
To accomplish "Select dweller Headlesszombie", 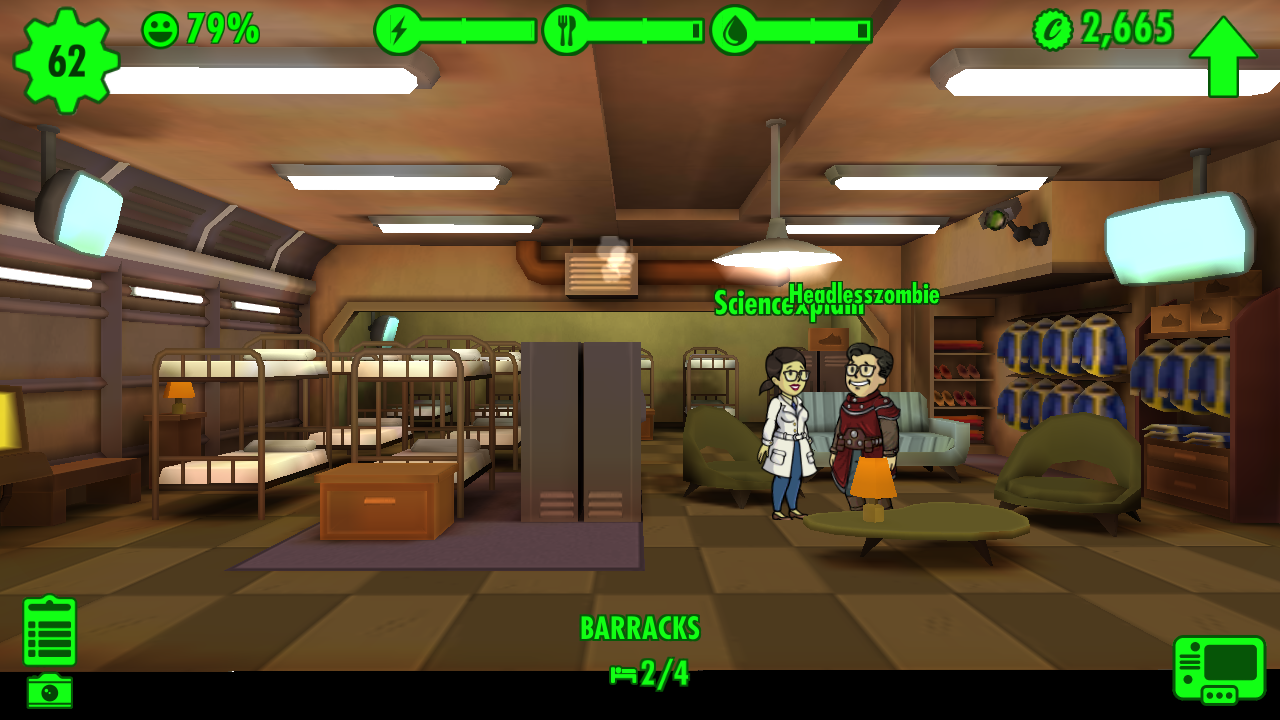I will click(x=864, y=430).
